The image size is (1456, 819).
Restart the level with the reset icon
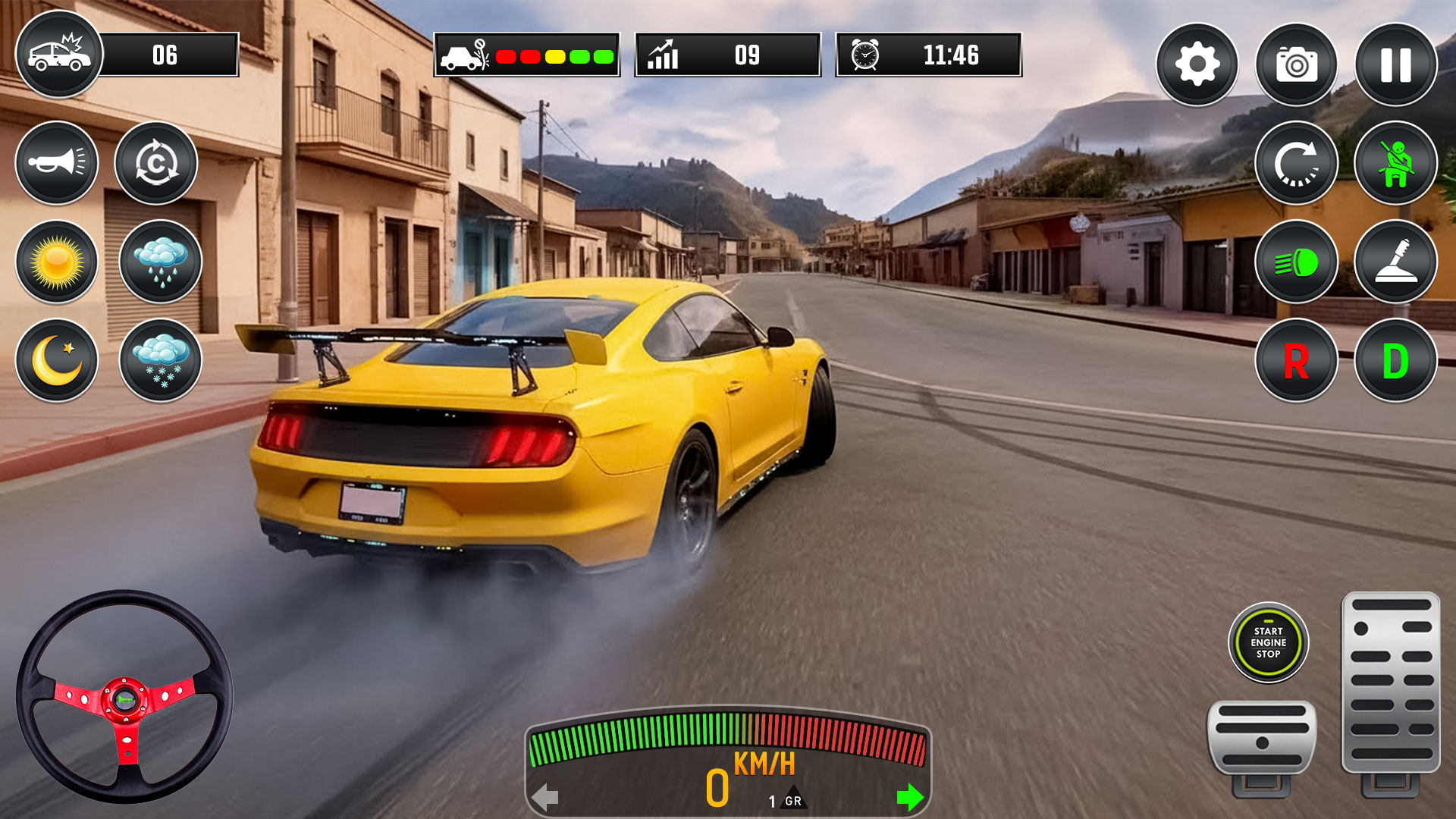click(1297, 165)
